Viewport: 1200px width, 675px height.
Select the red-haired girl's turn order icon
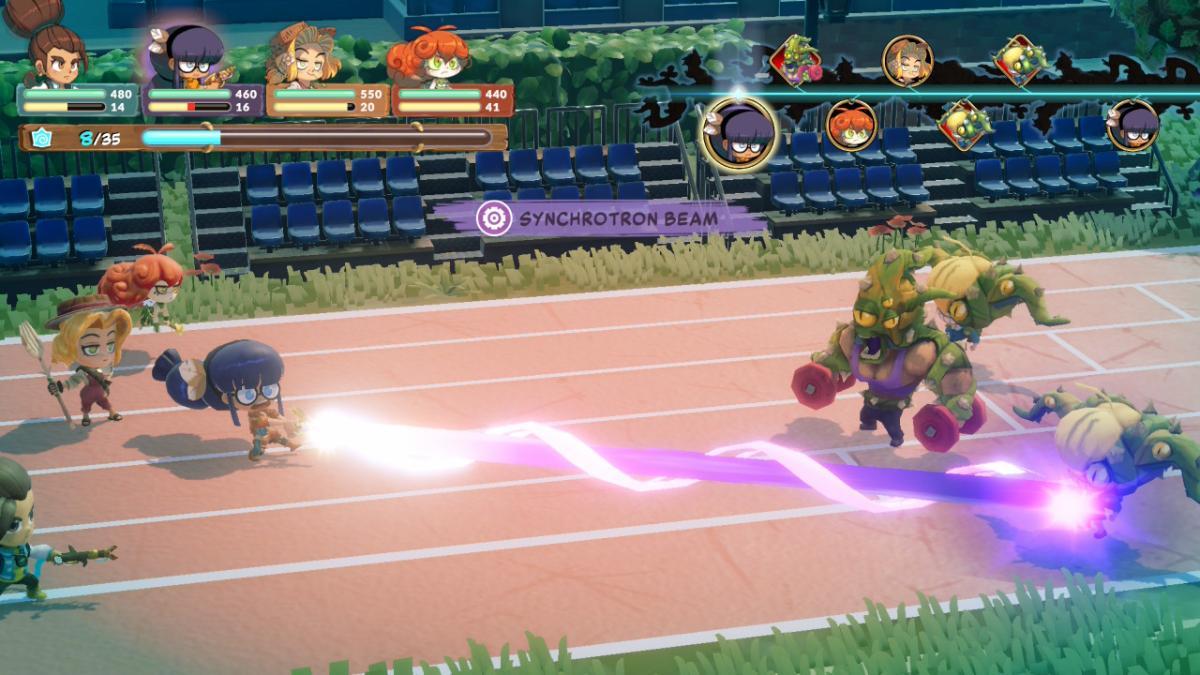coord(851,126)
